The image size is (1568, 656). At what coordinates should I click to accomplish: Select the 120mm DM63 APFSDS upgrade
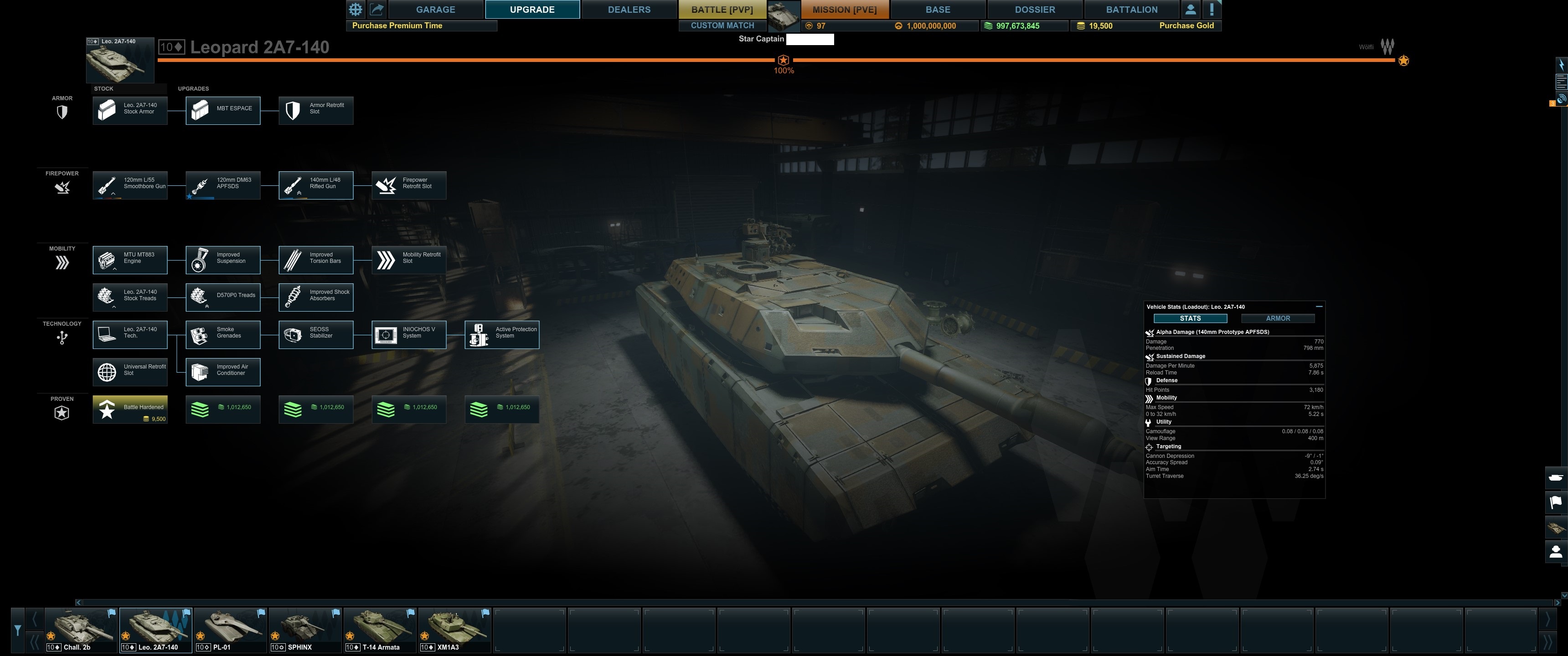click(223, 185)
